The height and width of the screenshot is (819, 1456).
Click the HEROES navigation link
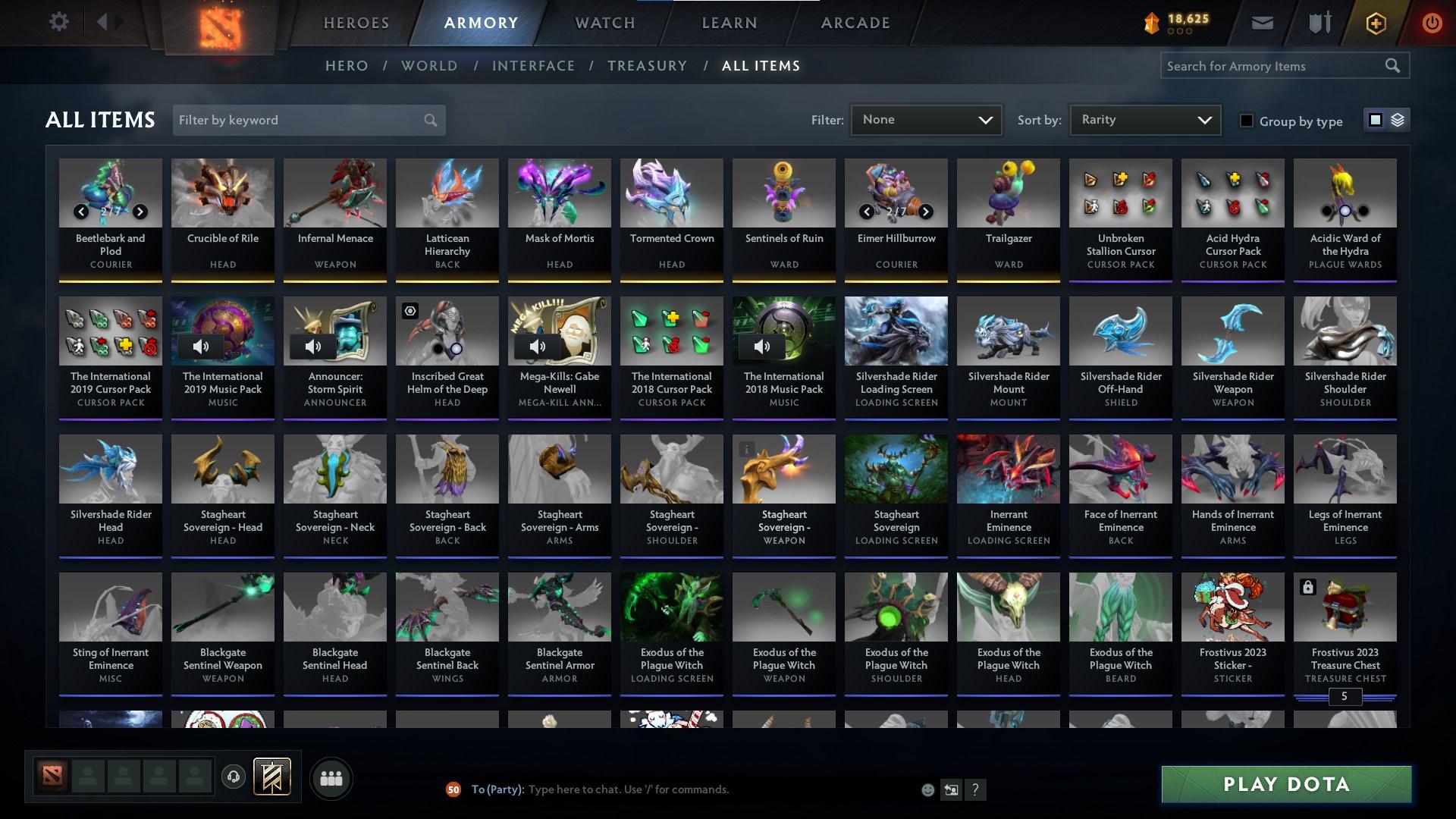coord(356,23)
